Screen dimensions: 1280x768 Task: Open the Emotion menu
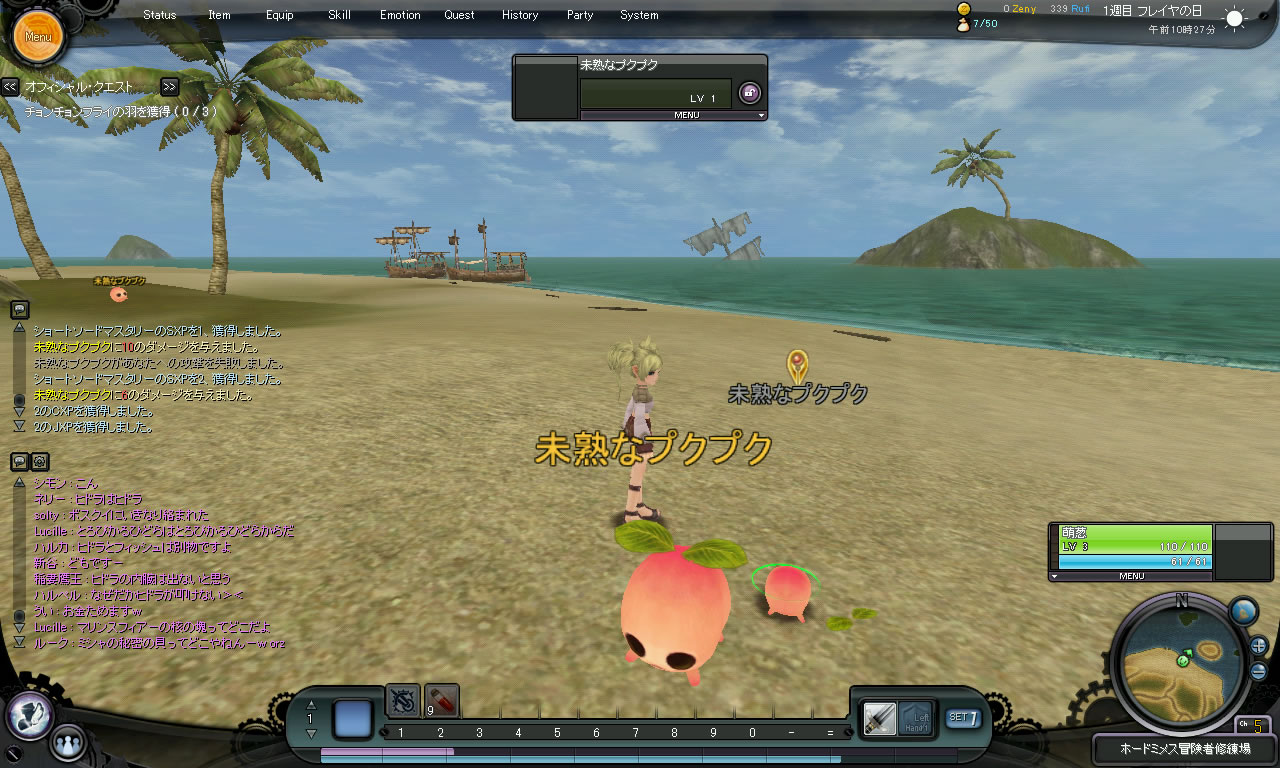[400, 15]
